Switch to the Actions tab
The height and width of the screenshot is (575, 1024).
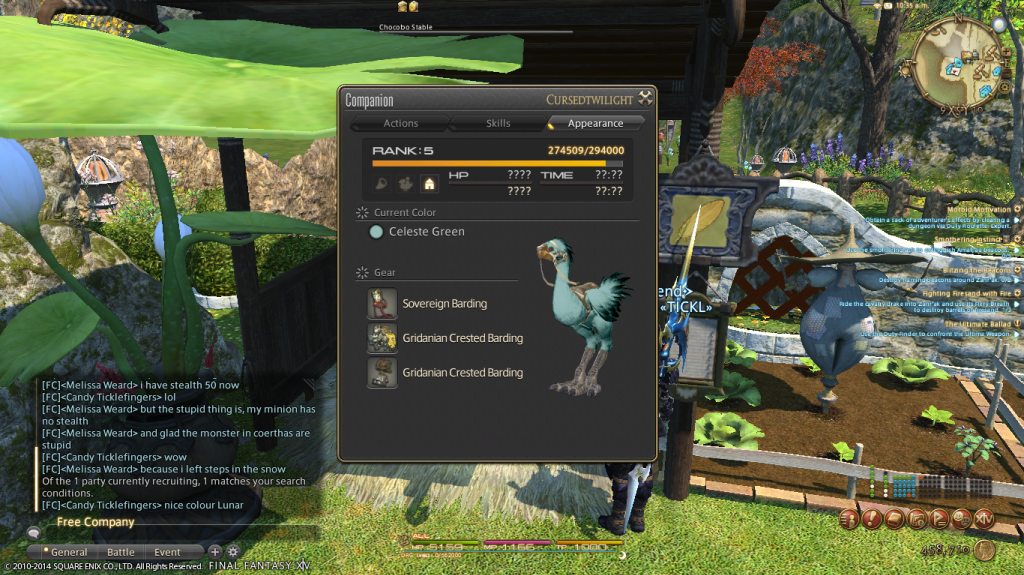pos(400,123)
